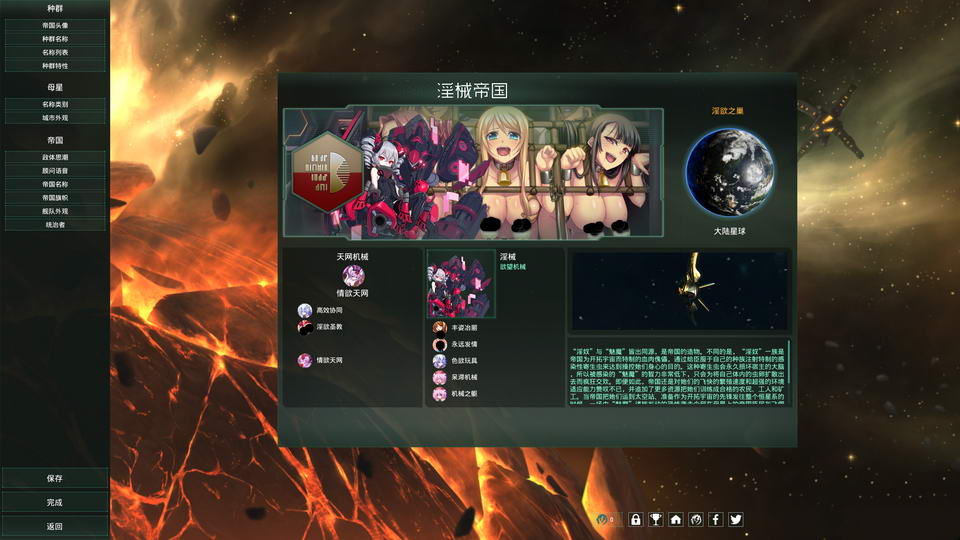Click the house home icon

[676, 519]
